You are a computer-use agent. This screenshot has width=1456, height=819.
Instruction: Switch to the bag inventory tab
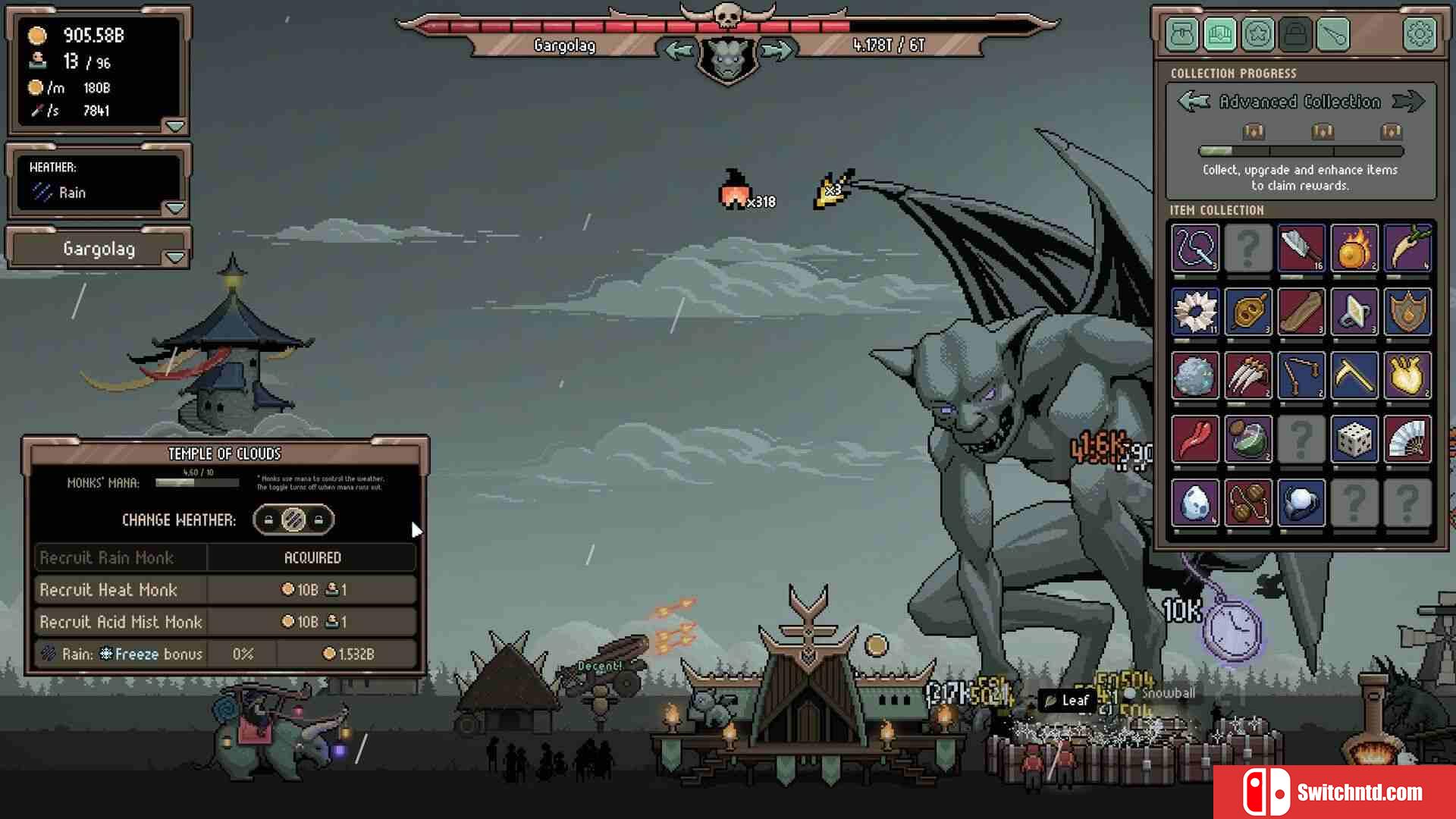(x=1182, y=34)
